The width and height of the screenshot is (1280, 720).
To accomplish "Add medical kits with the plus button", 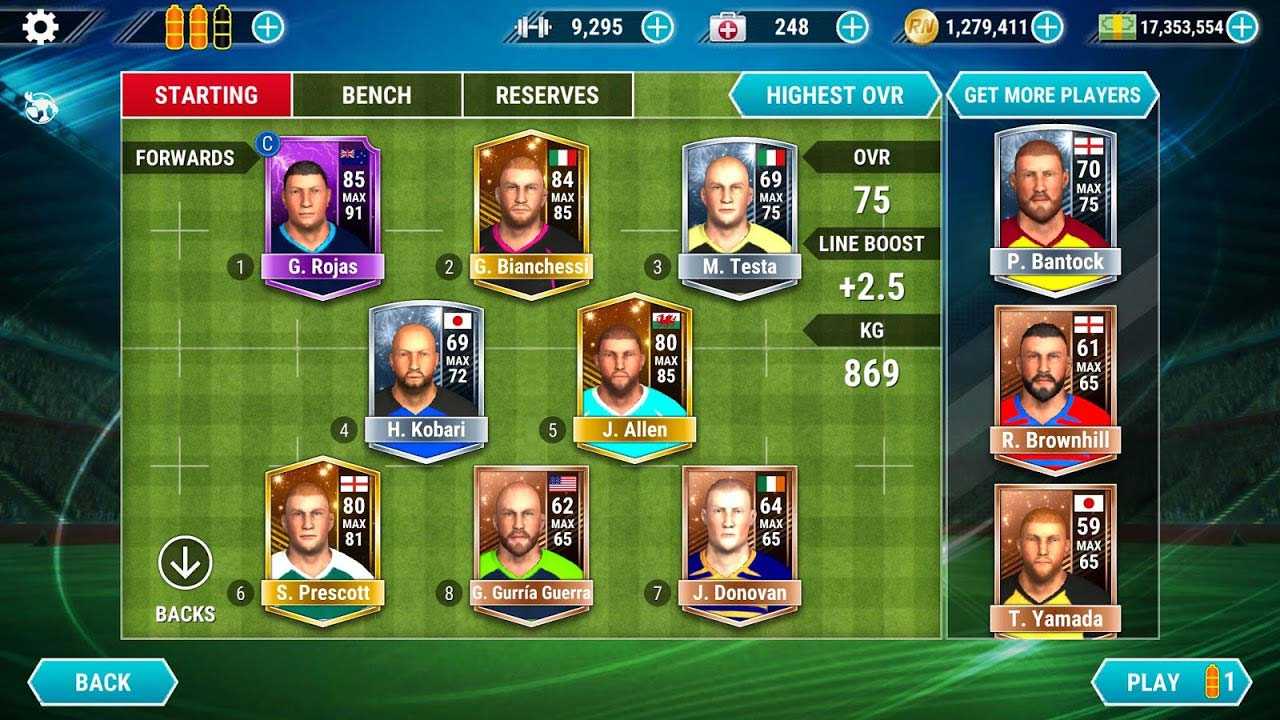I will click(x=852, y=27).
